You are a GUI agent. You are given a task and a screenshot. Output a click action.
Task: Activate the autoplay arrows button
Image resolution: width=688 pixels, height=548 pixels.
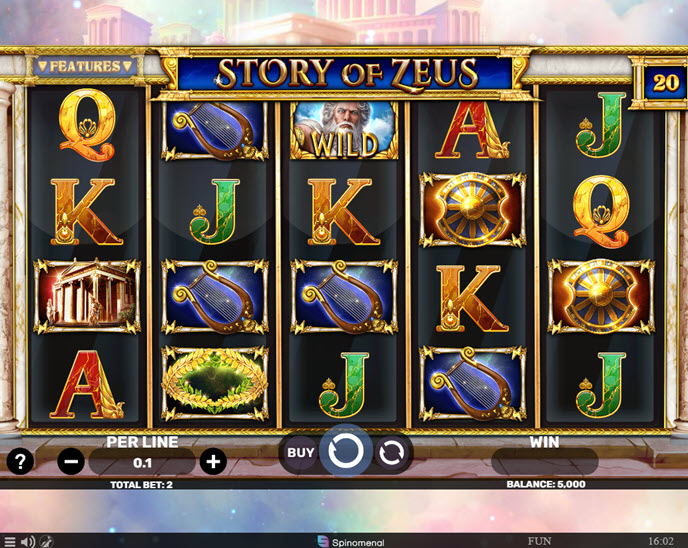click(x=391, y=453)
